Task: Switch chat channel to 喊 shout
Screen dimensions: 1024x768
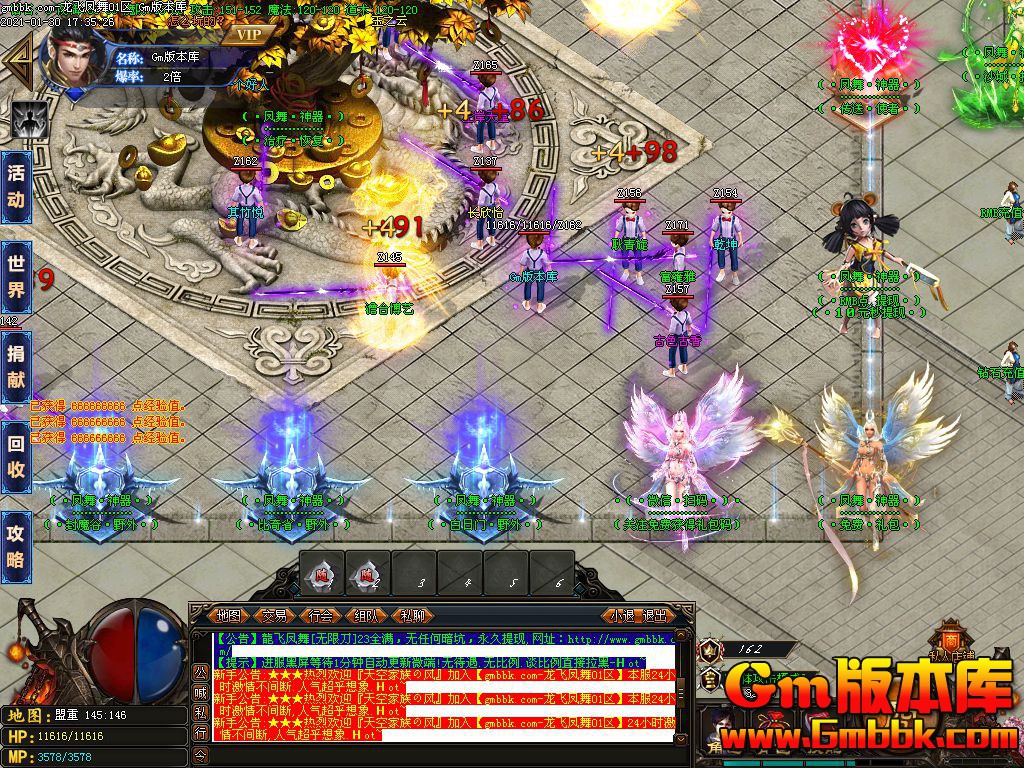Action: tap(200, 690)
